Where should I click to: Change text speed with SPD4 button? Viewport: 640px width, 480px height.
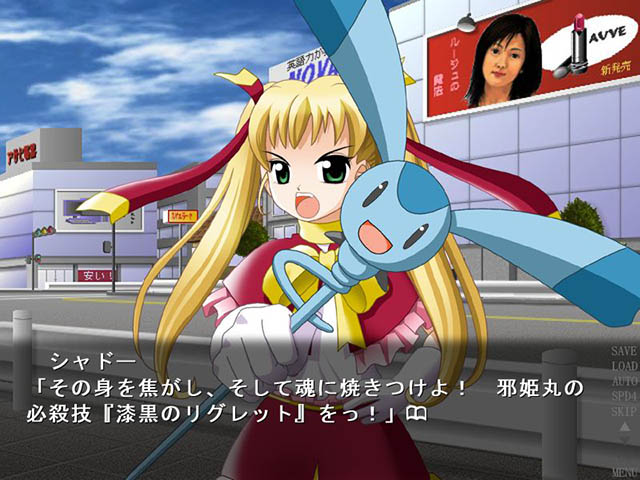coord(623,396)
